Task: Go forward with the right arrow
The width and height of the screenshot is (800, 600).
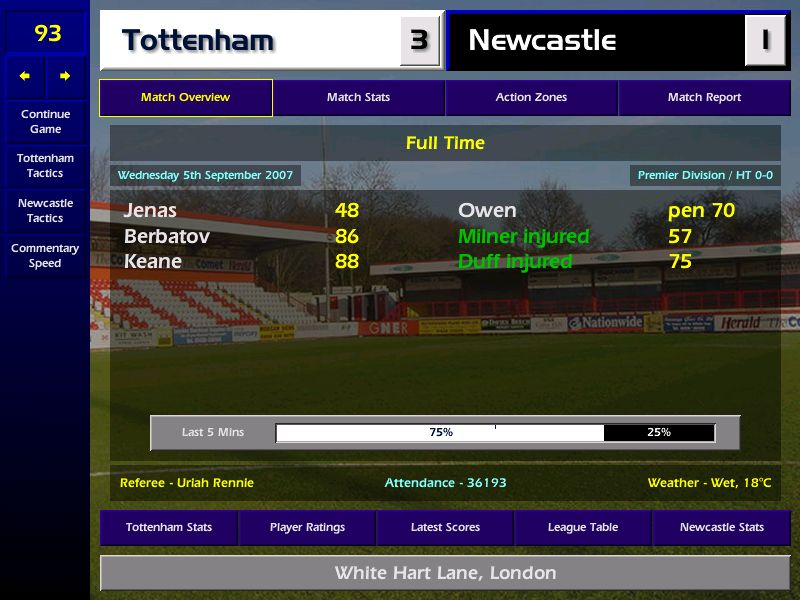Action: (x=65, y=76)
